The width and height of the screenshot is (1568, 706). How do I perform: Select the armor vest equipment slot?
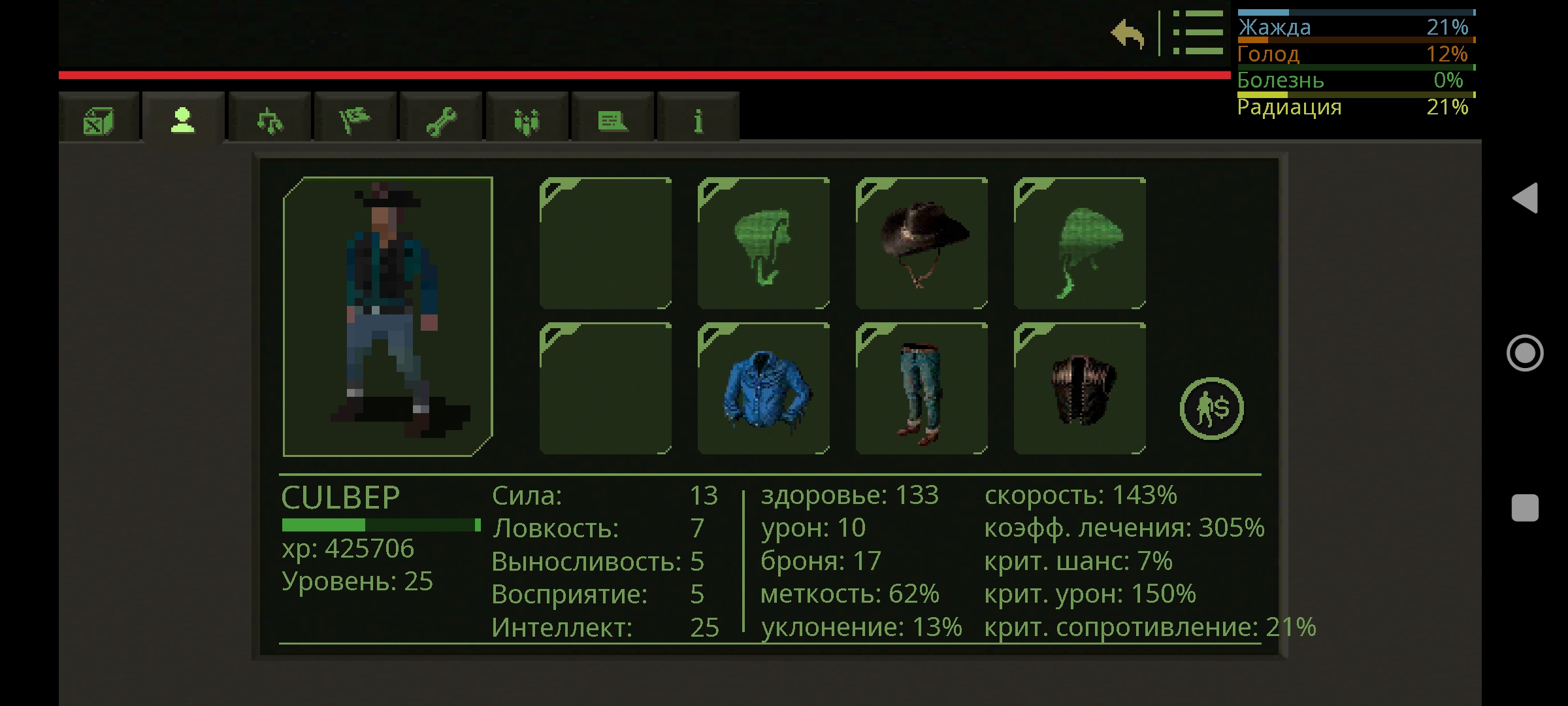[x=1079, y=390]
